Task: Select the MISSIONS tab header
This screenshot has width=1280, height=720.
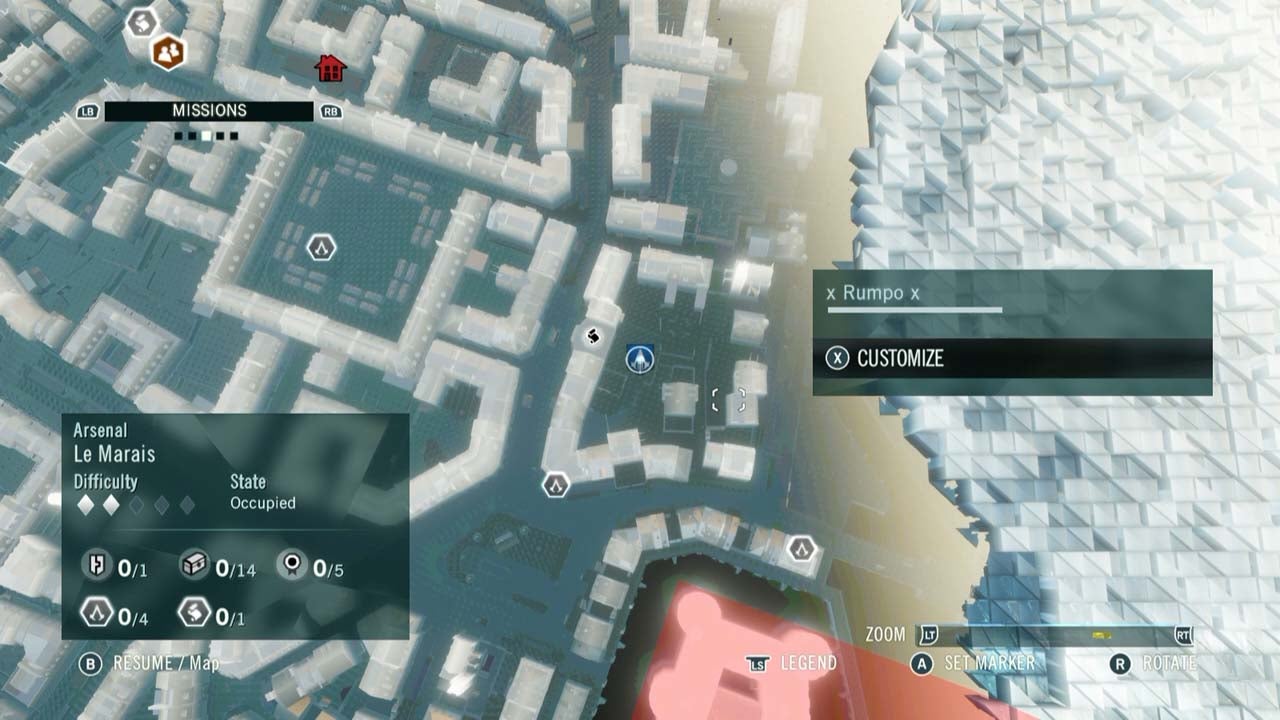Action: [212, 110]
